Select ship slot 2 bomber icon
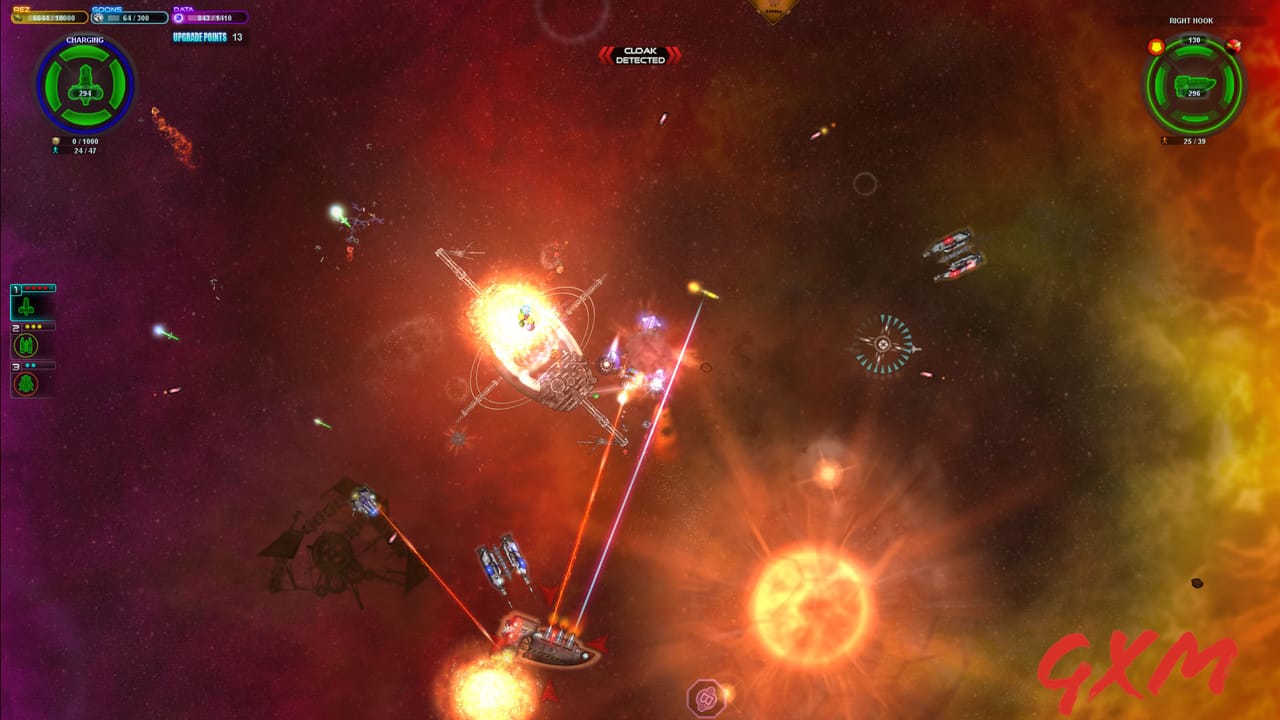 point(25,344)
